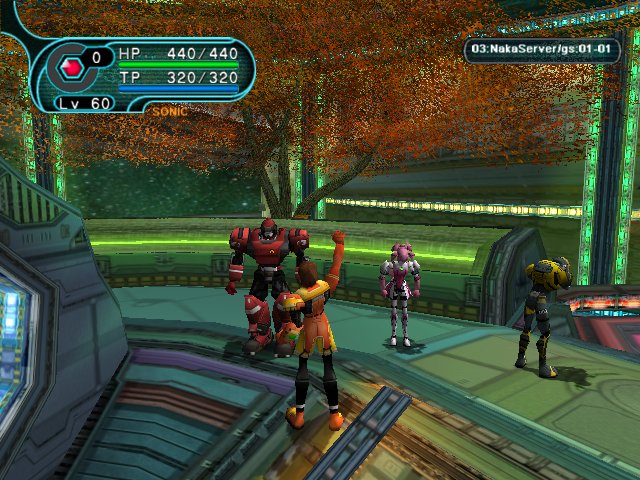
Task: Click the red hexagon section ID icon
Action: coord(72,67)
